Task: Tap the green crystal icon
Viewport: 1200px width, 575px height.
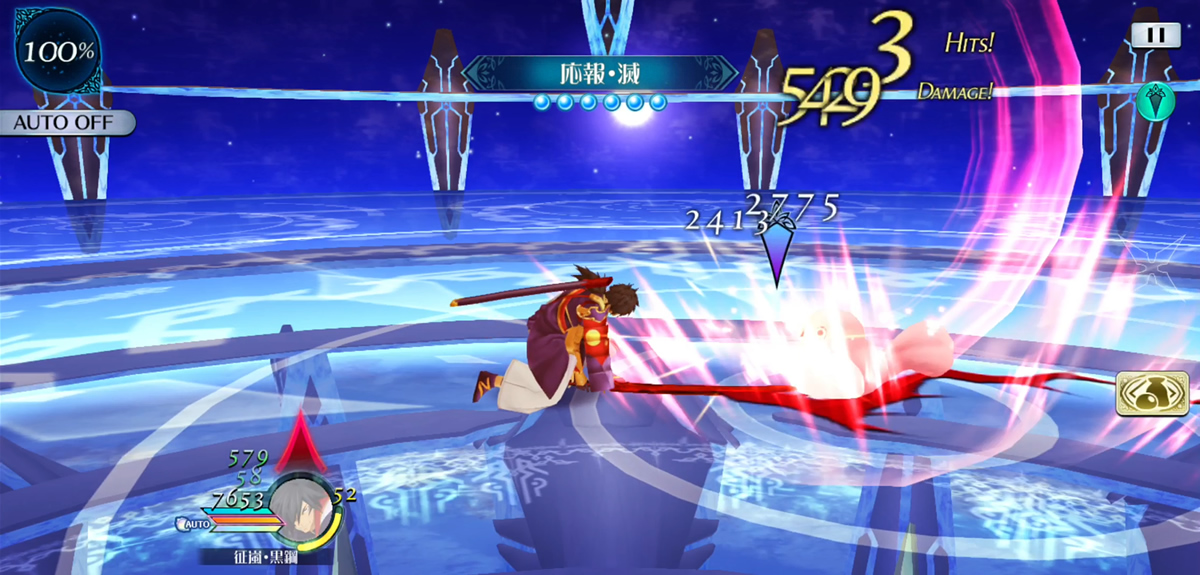Action: pos(1156,101)
